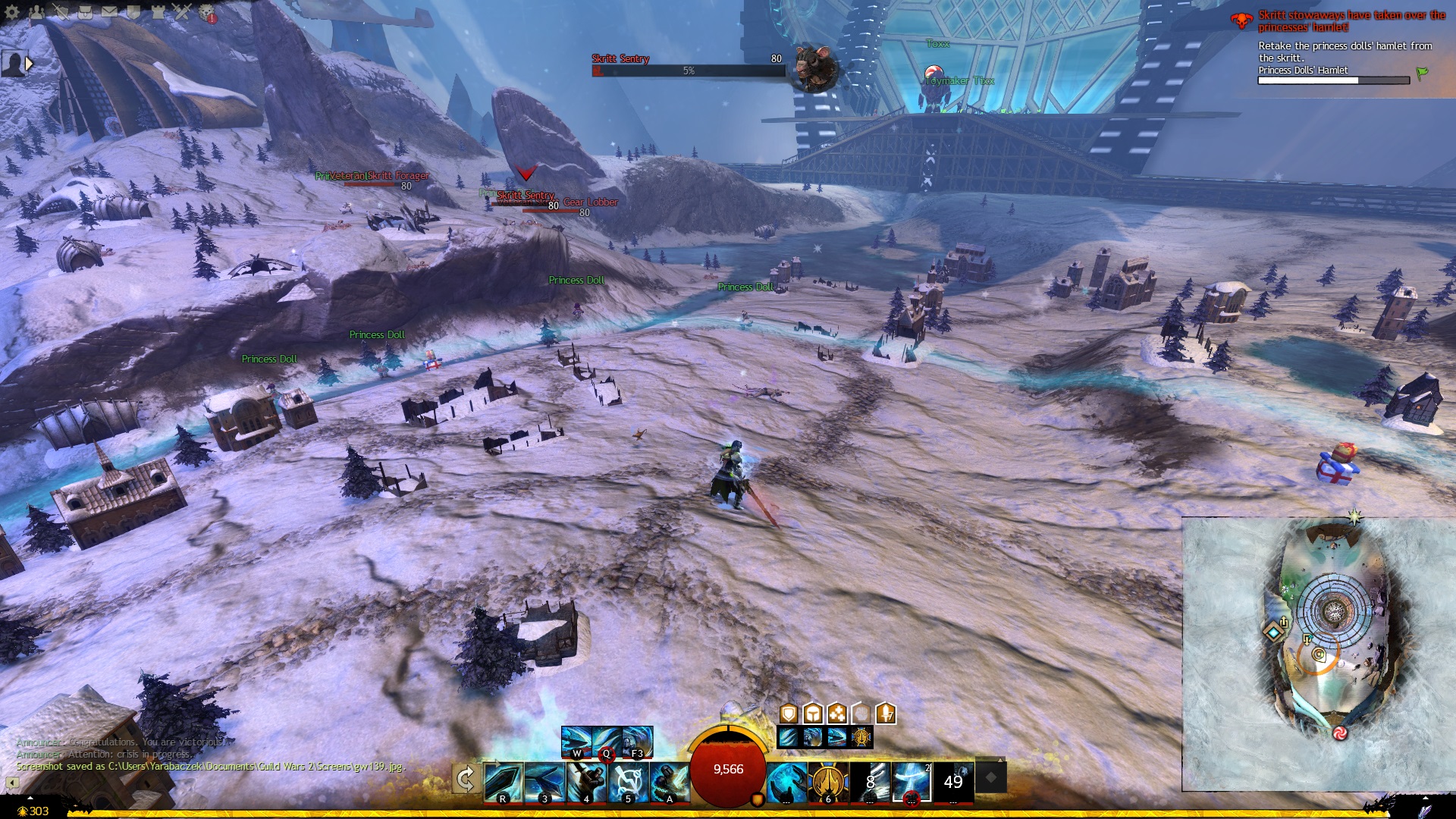Click the weapon swap button

click(x=466, y=779)
